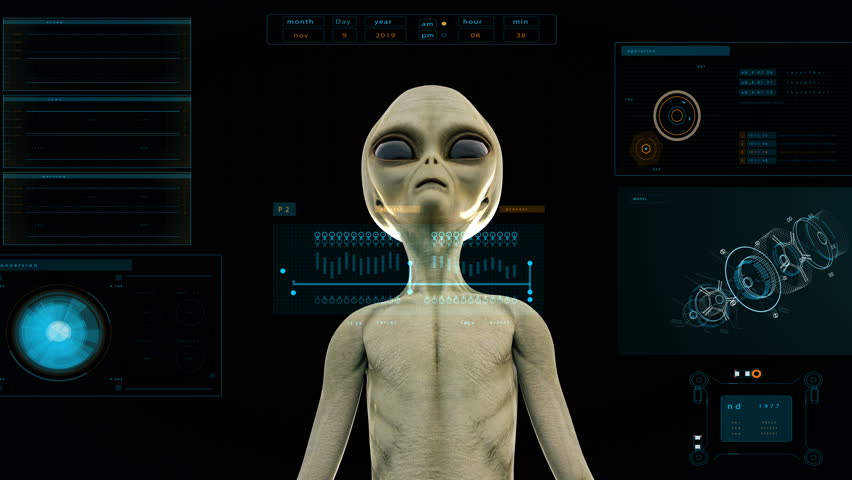Click the orange hexagon icon in operation panel
The height and width of the screenshot is (480, 852).
[x=646, y=149]
